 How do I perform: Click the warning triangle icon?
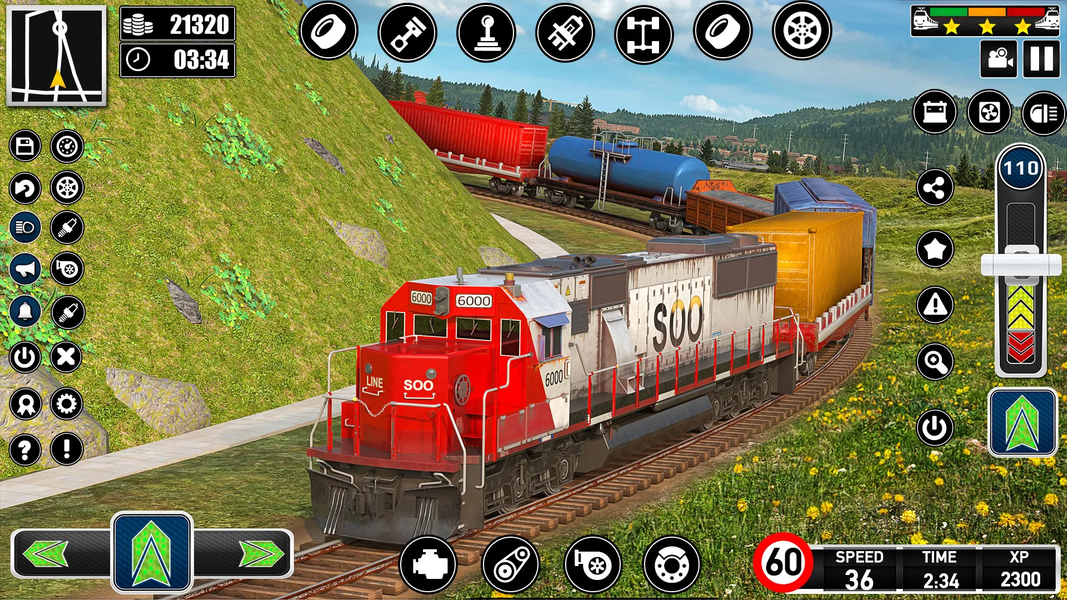pyautogui.click(x=935, y=304)
